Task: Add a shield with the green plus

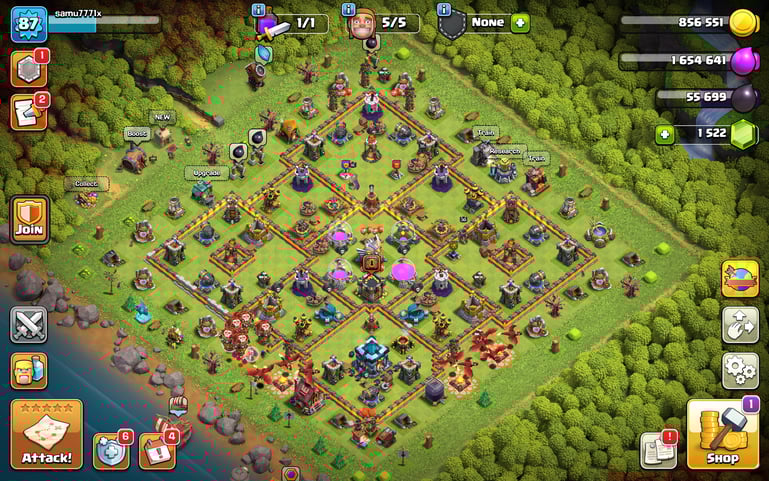Action: (x=520, y=23)
